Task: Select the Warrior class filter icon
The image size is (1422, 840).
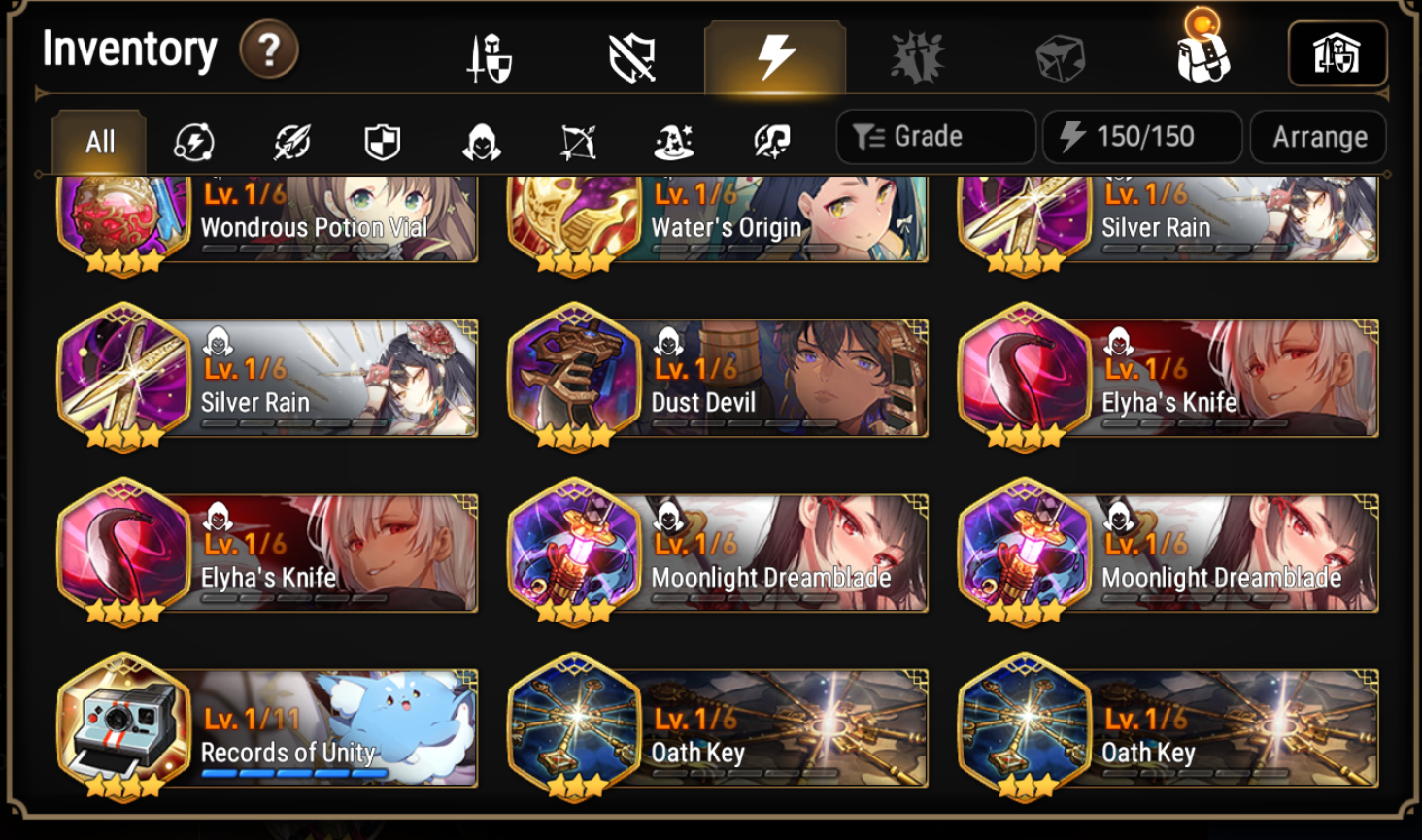Action: pos(292,140)
